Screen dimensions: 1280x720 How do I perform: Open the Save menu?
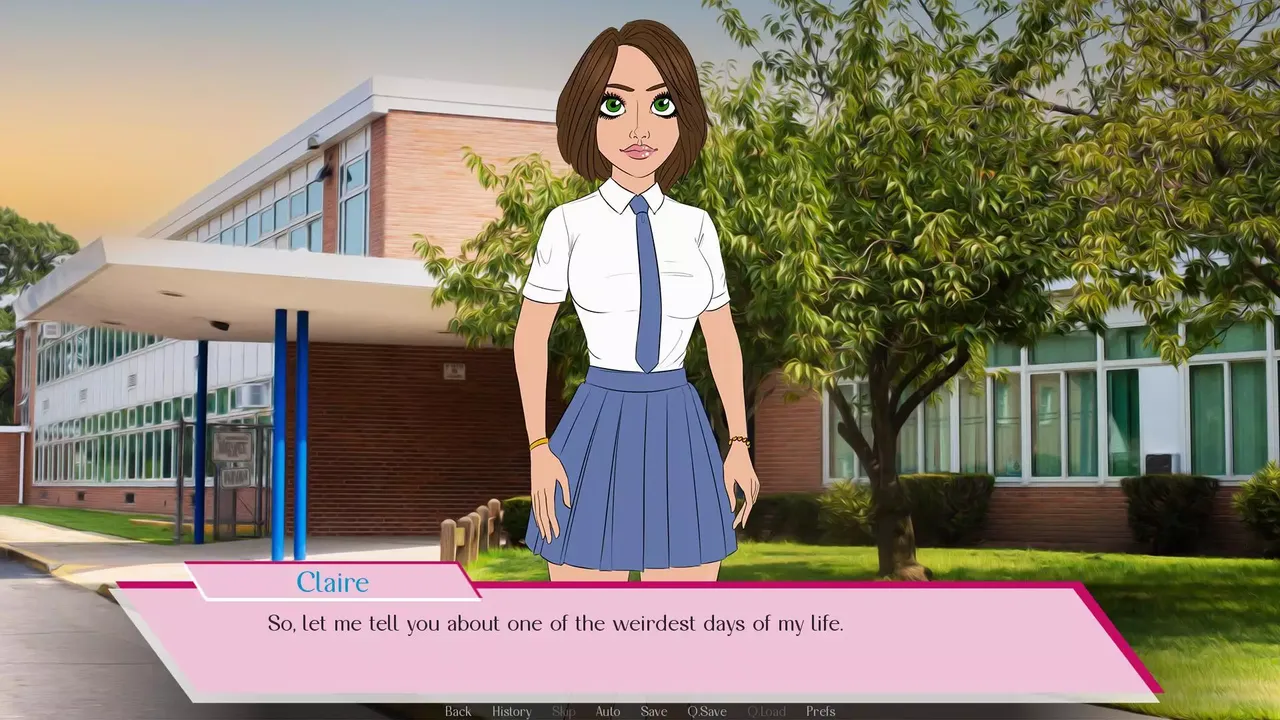(654, 711)
